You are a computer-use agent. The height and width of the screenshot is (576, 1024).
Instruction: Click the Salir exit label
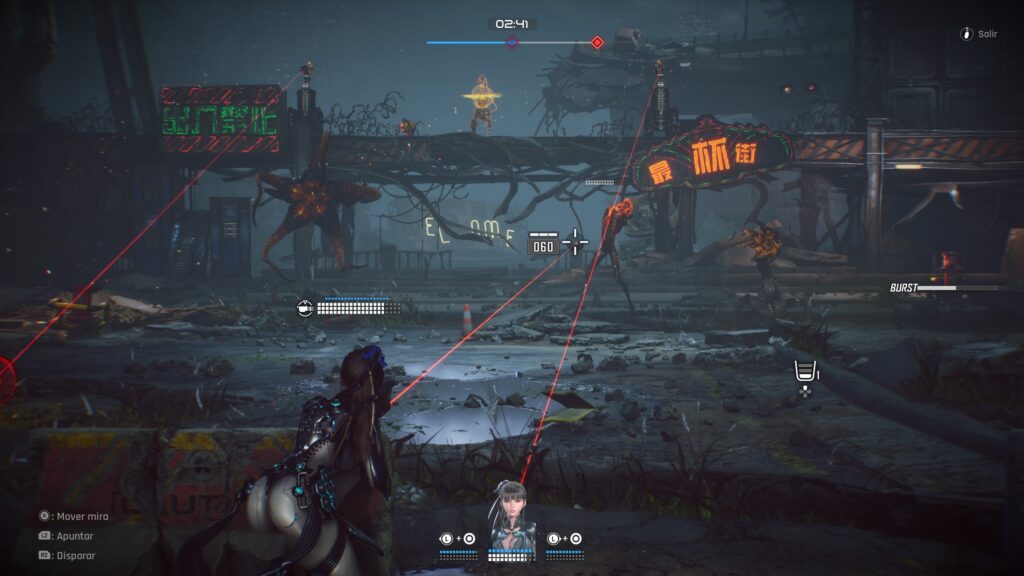pos(987,34)
